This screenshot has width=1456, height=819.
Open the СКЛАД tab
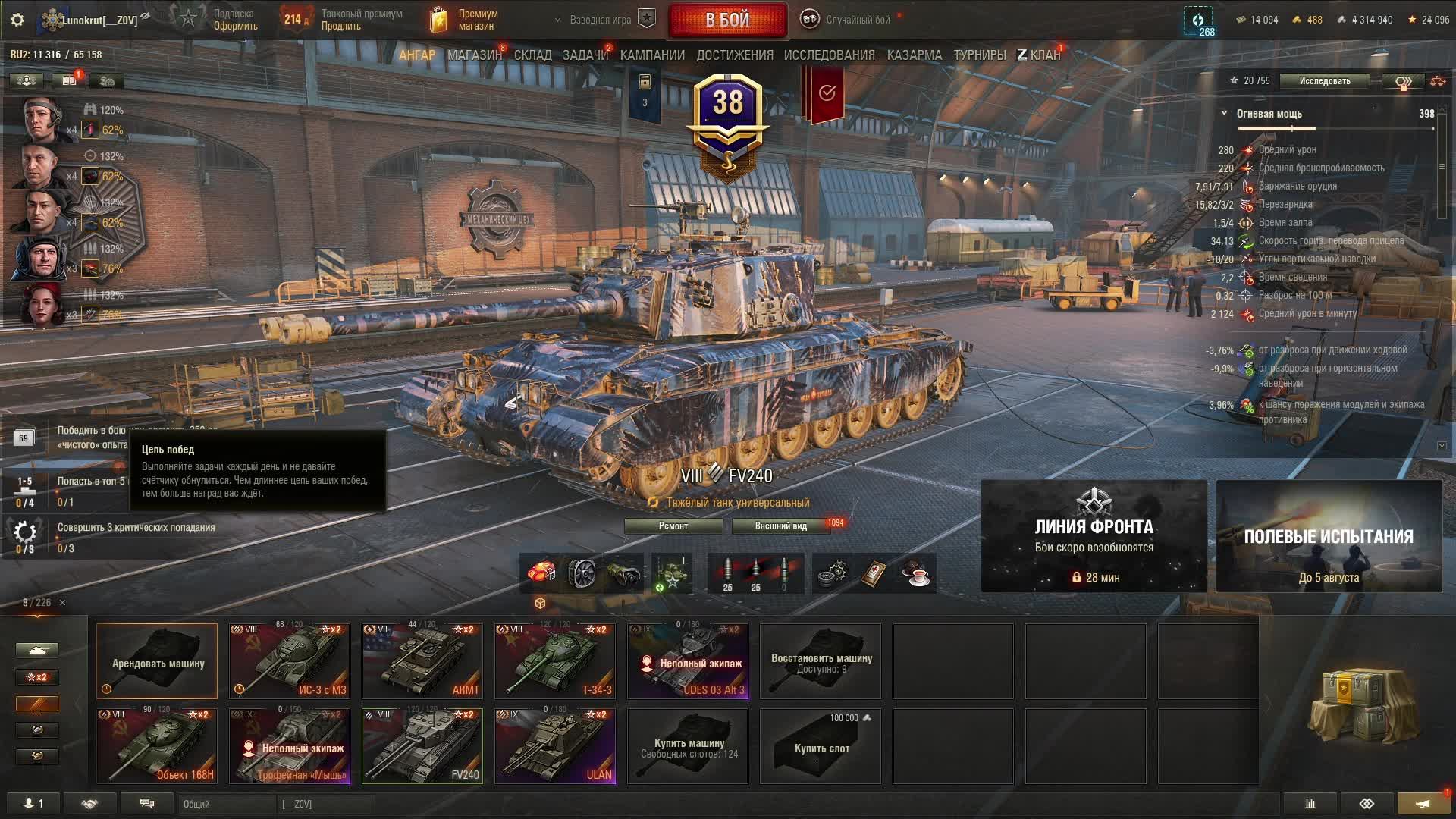tap(532, 55)
